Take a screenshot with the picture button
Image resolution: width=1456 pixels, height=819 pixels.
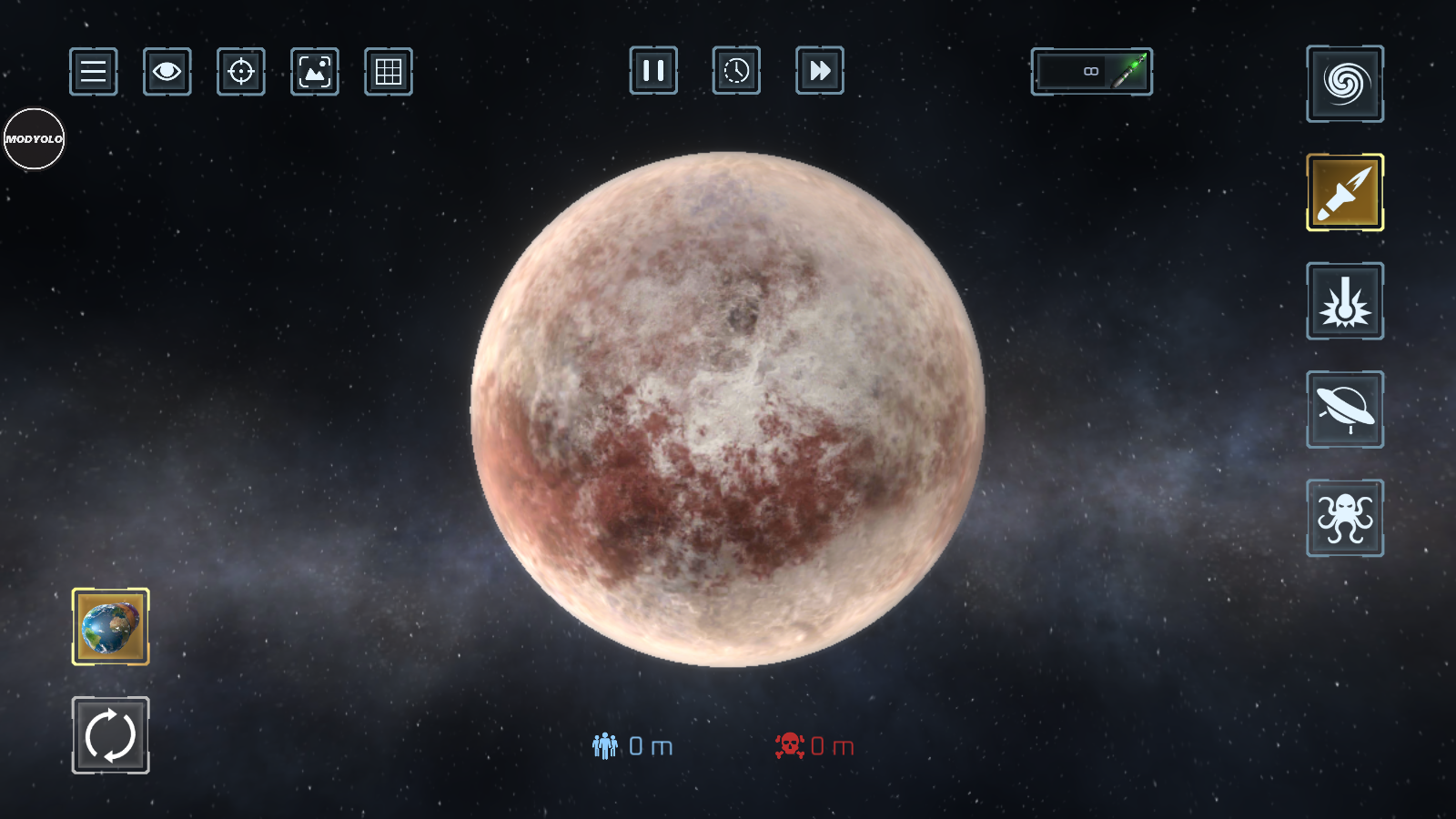[315, 71]
